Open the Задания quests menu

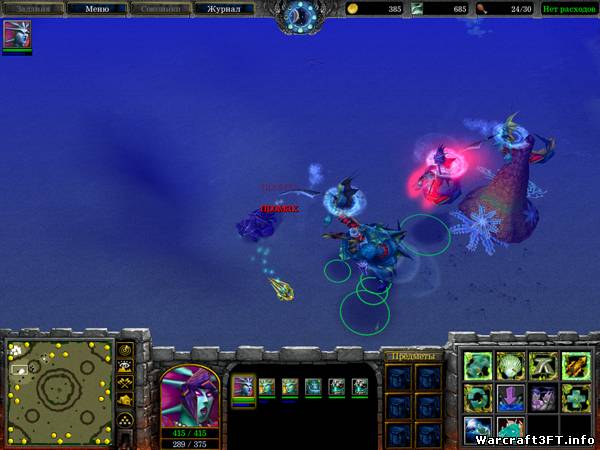pos(32,9)
